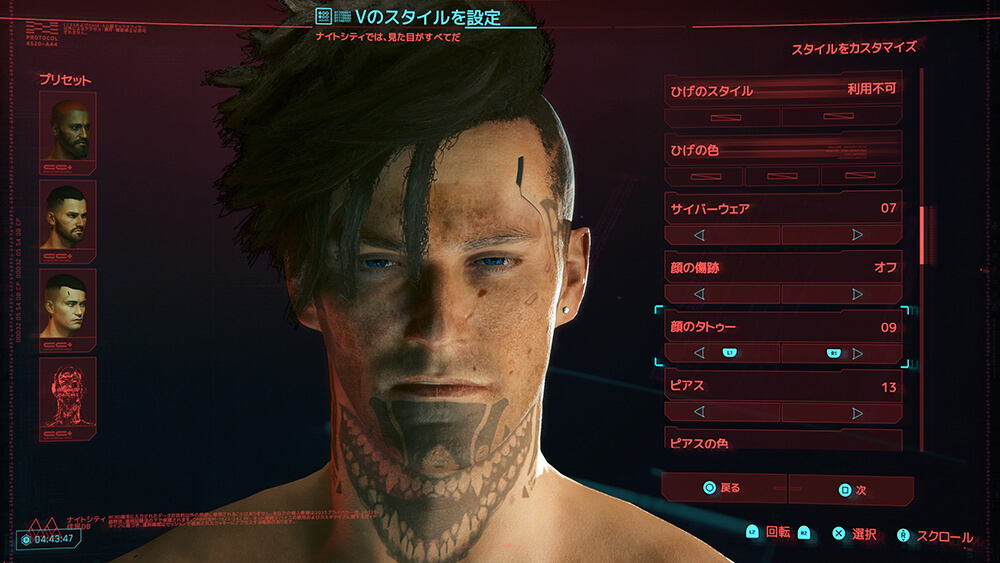The width and height of the screenshot is (1000, 563).
Task: Click the 戻る back button
Action: point(723,489)
